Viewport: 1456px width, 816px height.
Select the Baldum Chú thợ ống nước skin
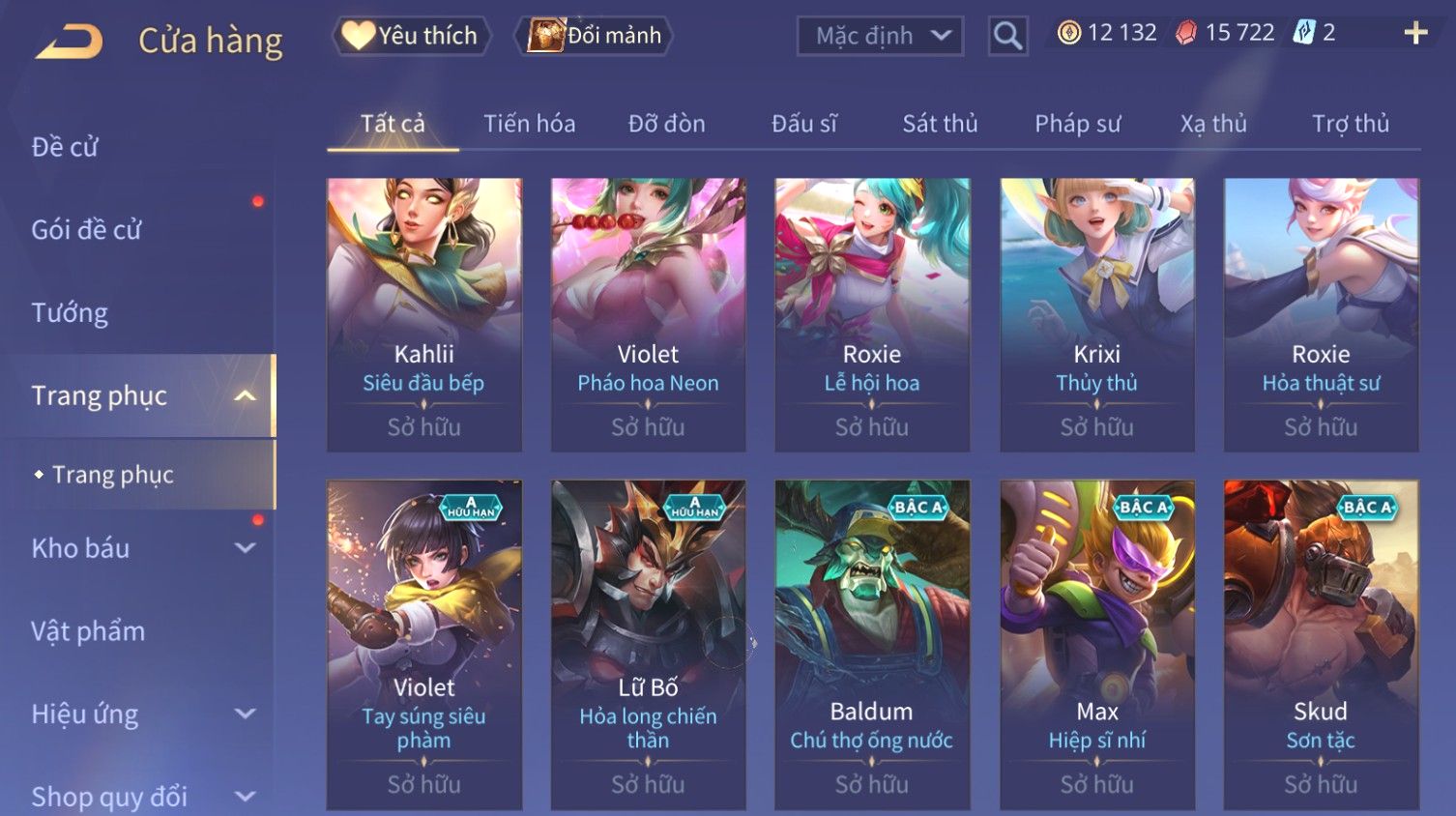(x=872, y=644)
